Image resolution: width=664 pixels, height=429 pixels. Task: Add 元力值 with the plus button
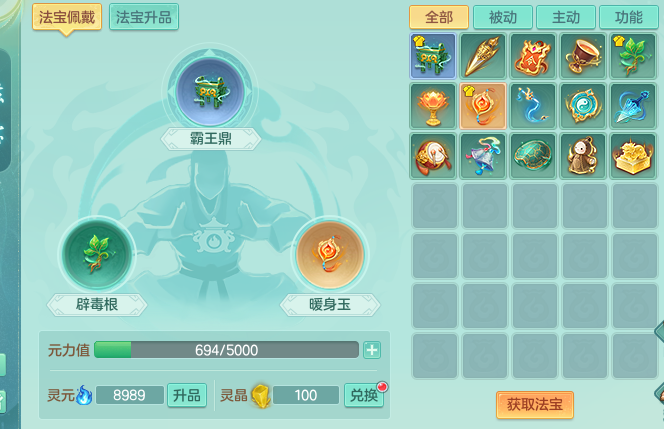372,350
